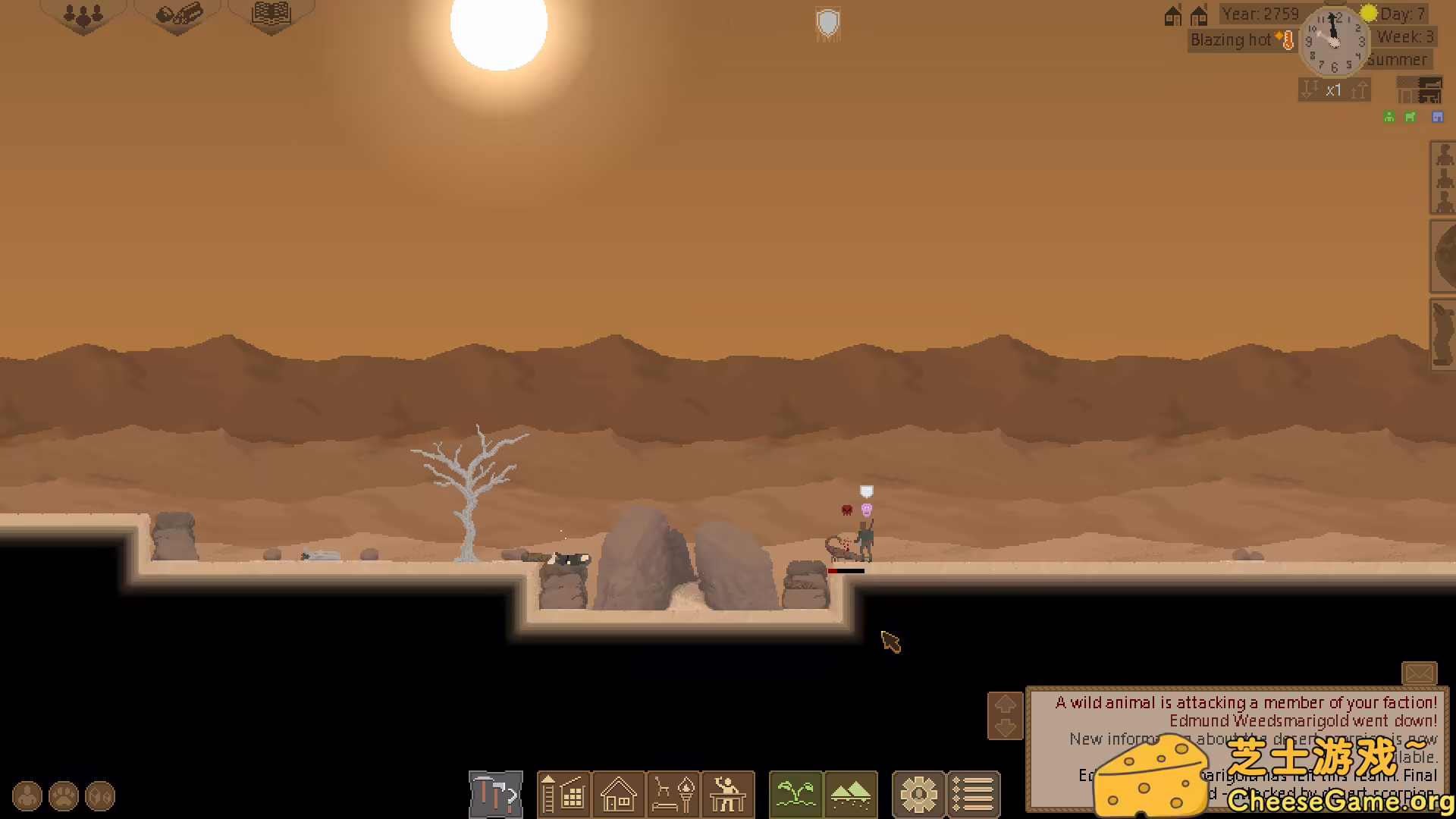This screenshot has height=819, width=1456.
Task: Increase game speed with the up arrow
Action: pos(1358,89)
